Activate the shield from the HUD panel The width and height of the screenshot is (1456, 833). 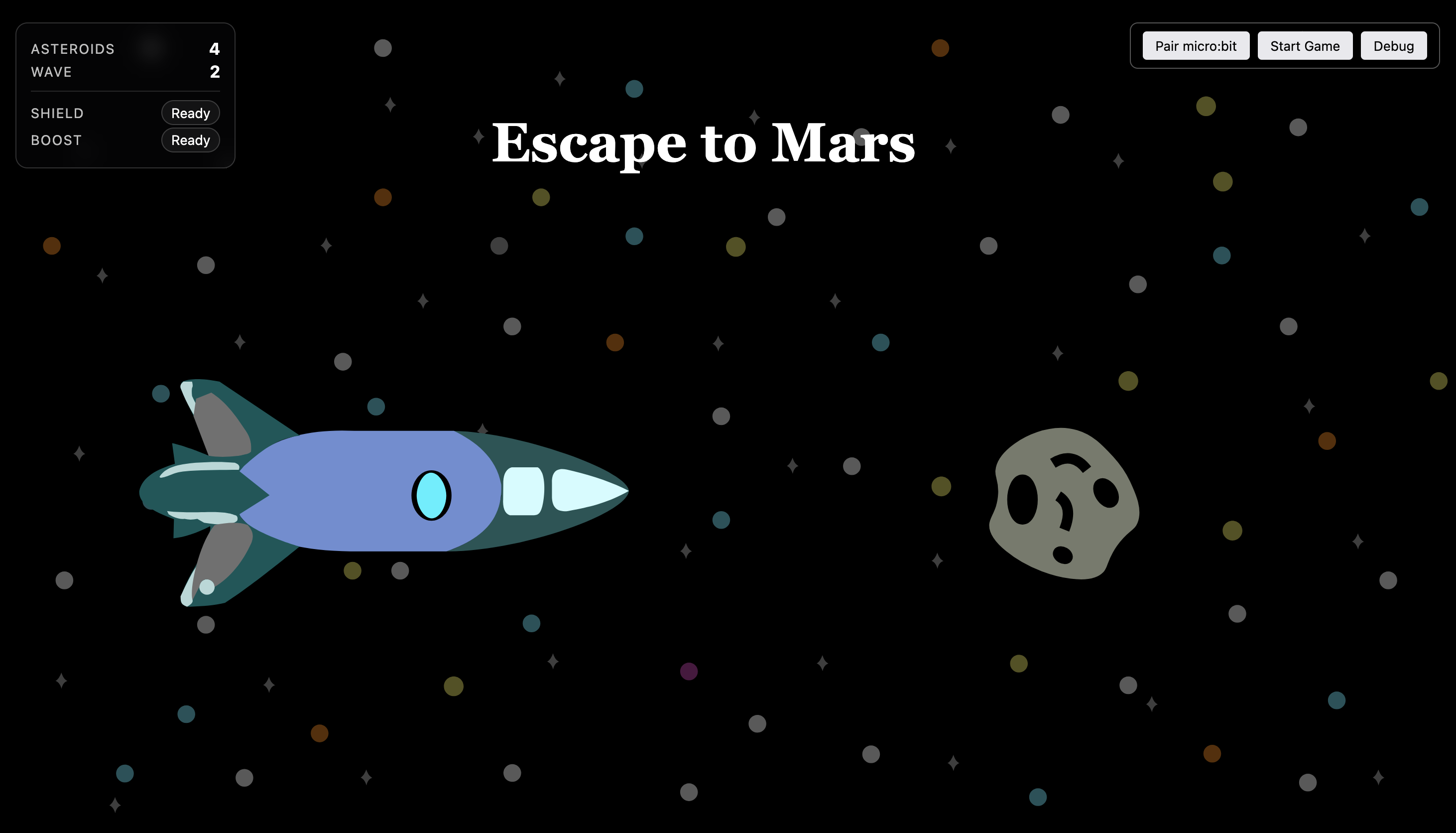click(190, 113)
